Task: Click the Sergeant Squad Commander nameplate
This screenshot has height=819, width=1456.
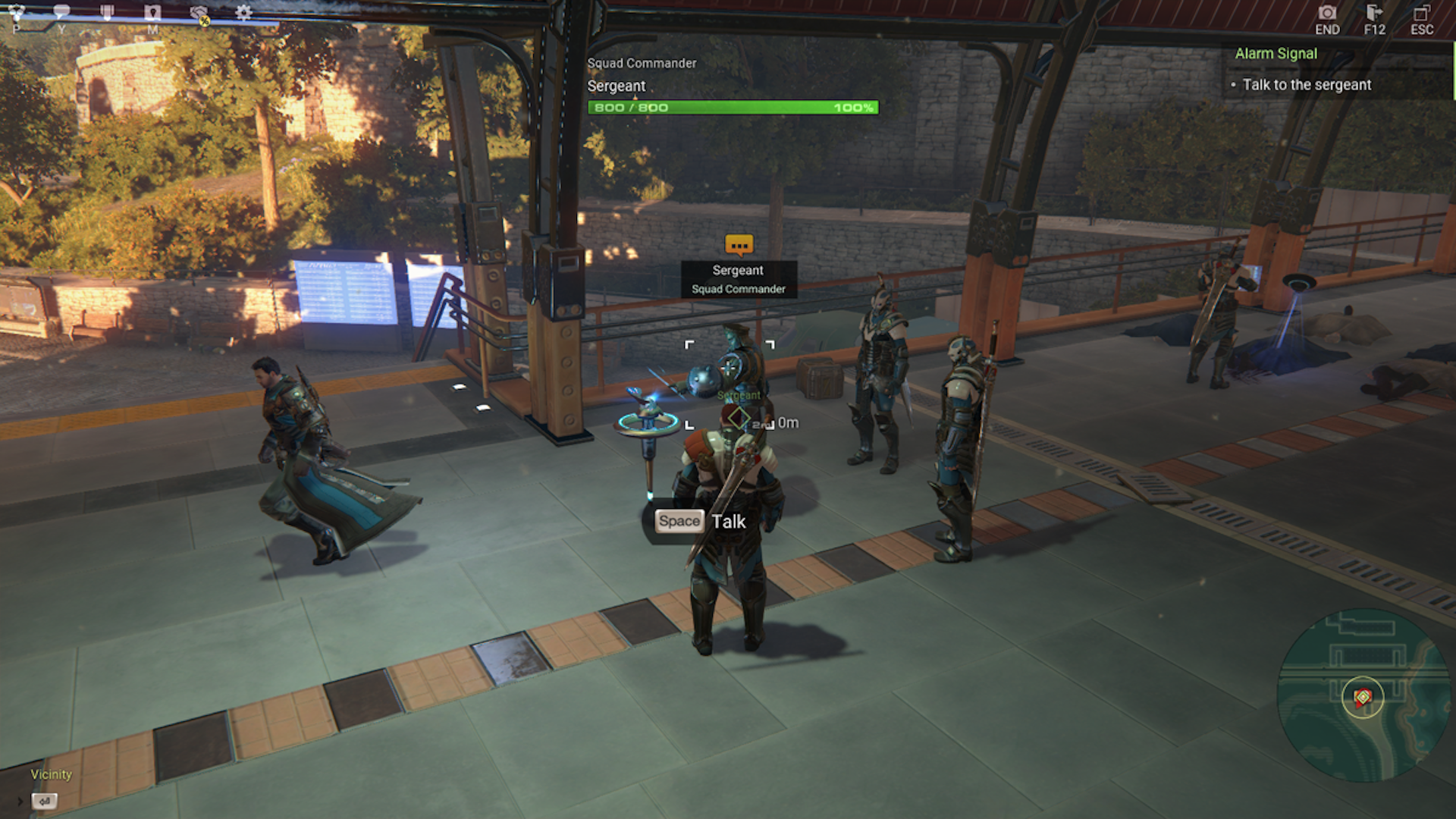Action: [738, 279]
